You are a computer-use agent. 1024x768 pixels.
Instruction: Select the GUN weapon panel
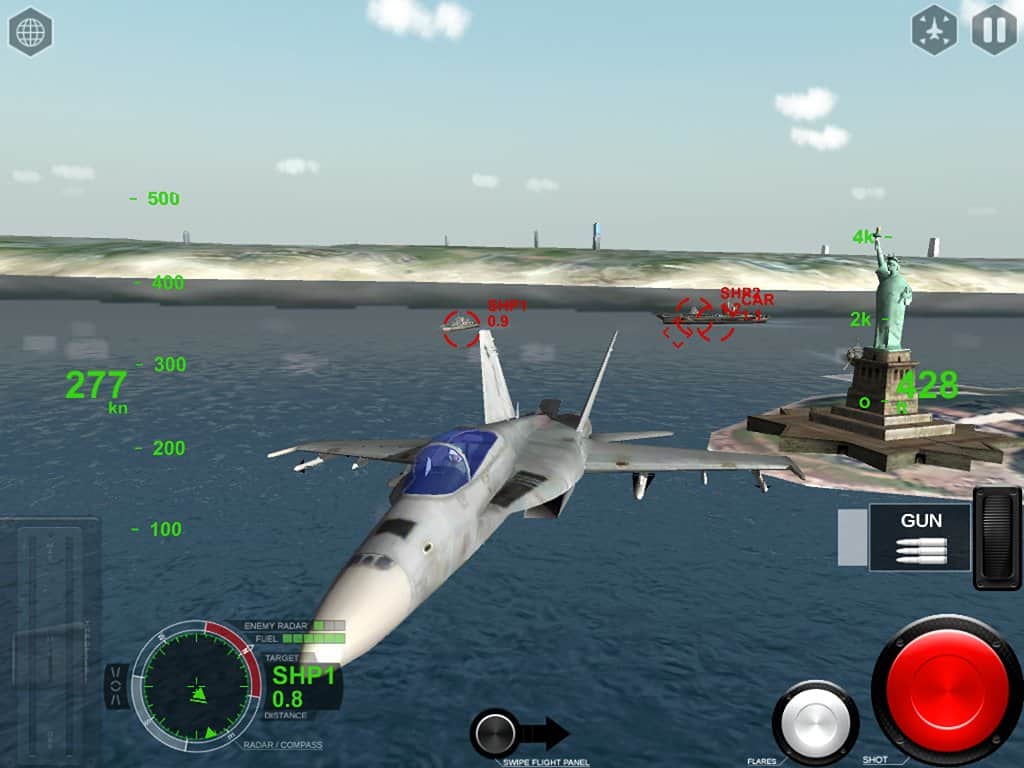click(920, 537)
